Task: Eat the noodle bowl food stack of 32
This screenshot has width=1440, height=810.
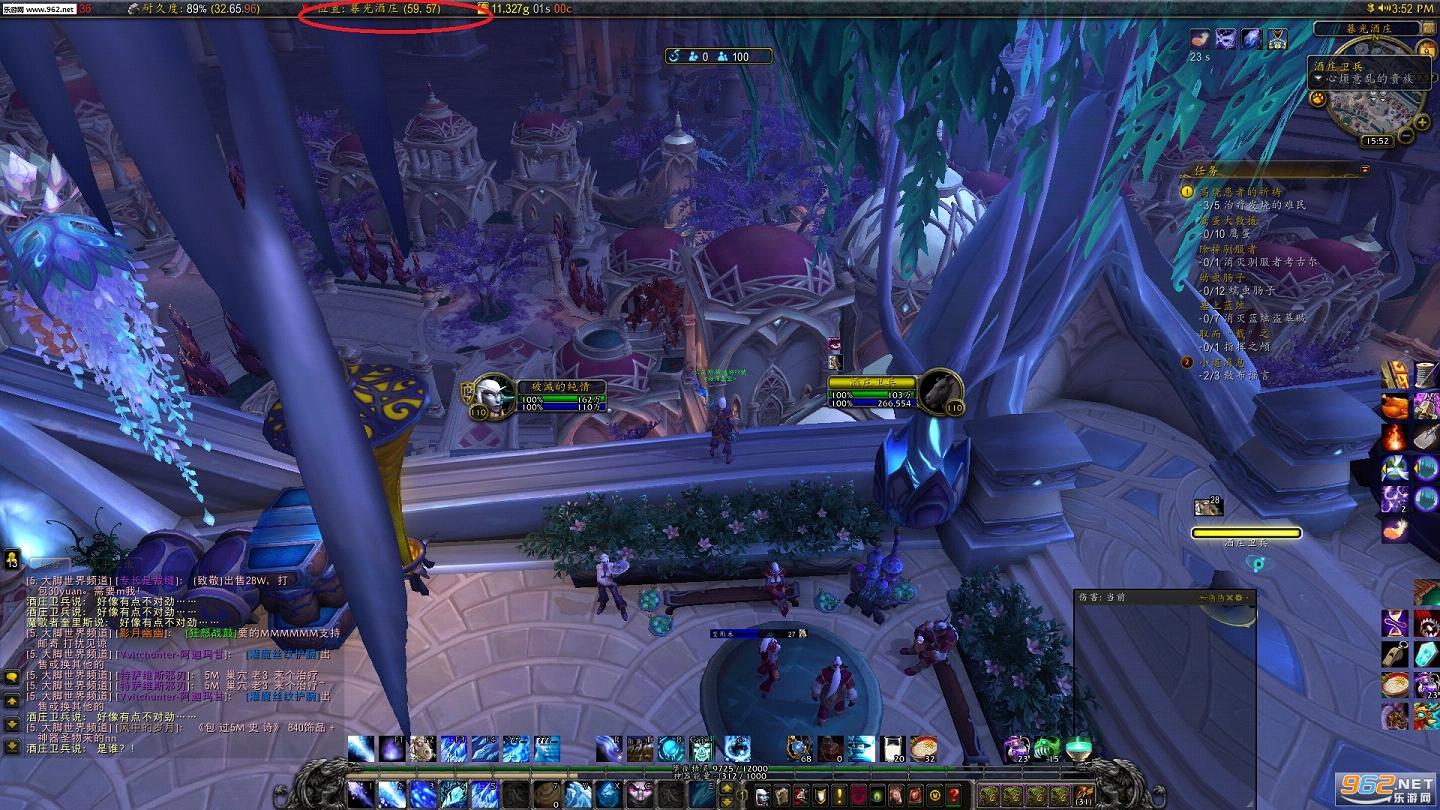Action: tap(923, 748)
